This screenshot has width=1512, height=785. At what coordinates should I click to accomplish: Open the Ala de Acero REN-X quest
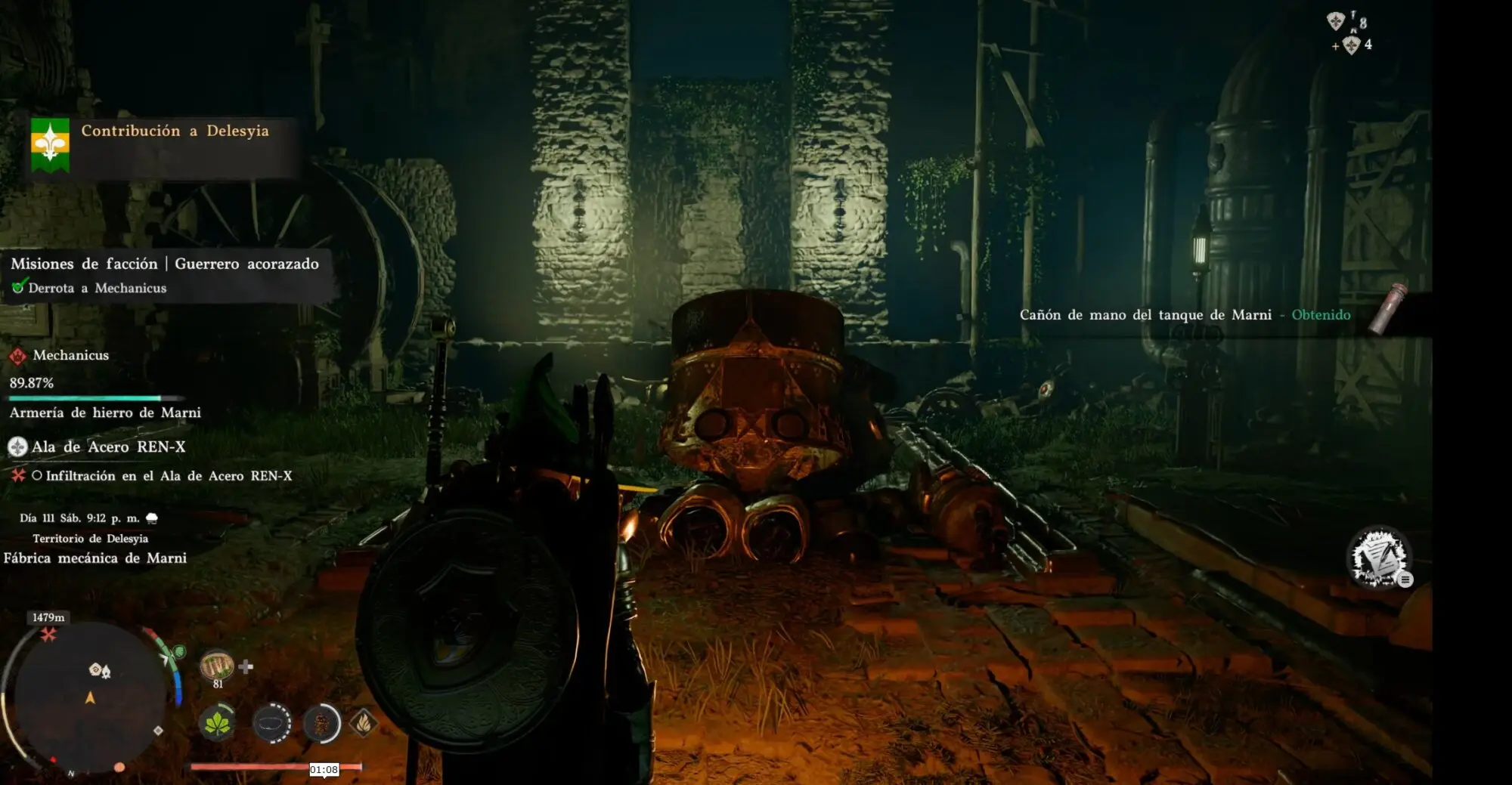tap(108, 447)
